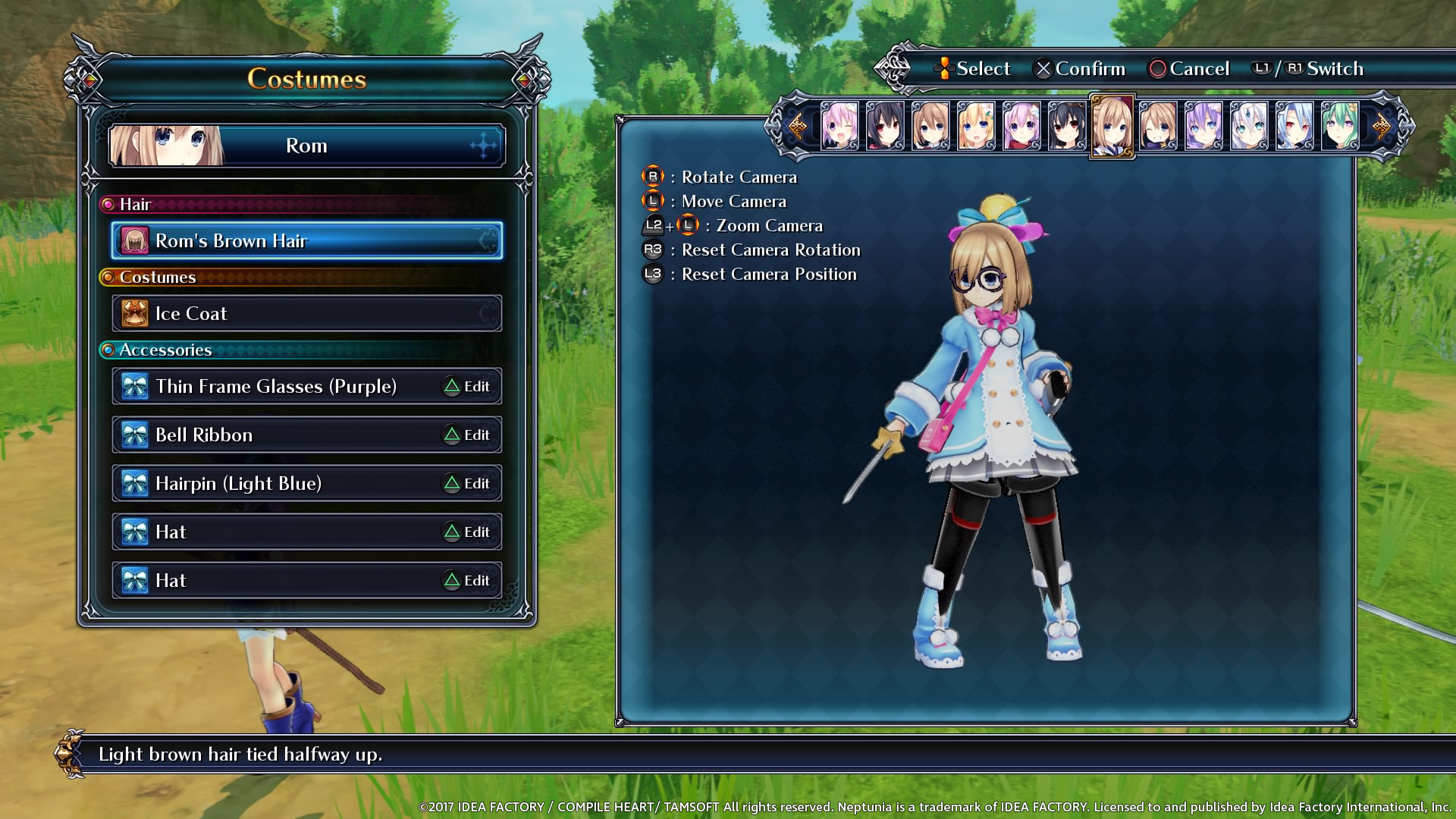Choose the winking pink-haired character portrait
1456x819 pixels.
point(839,126)
